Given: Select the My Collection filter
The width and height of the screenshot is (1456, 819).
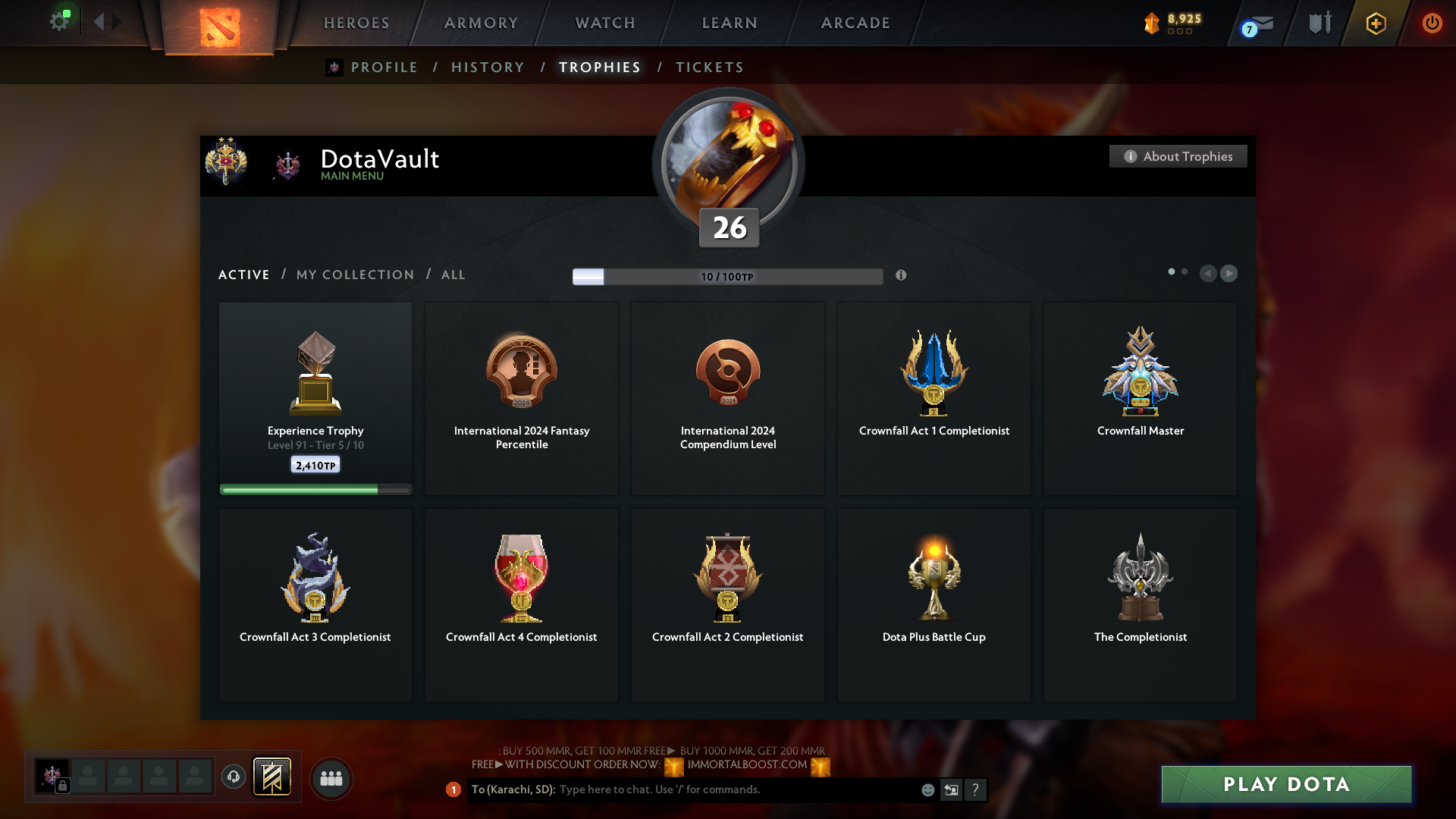Looking at the screenshot, I should point(355,275).
